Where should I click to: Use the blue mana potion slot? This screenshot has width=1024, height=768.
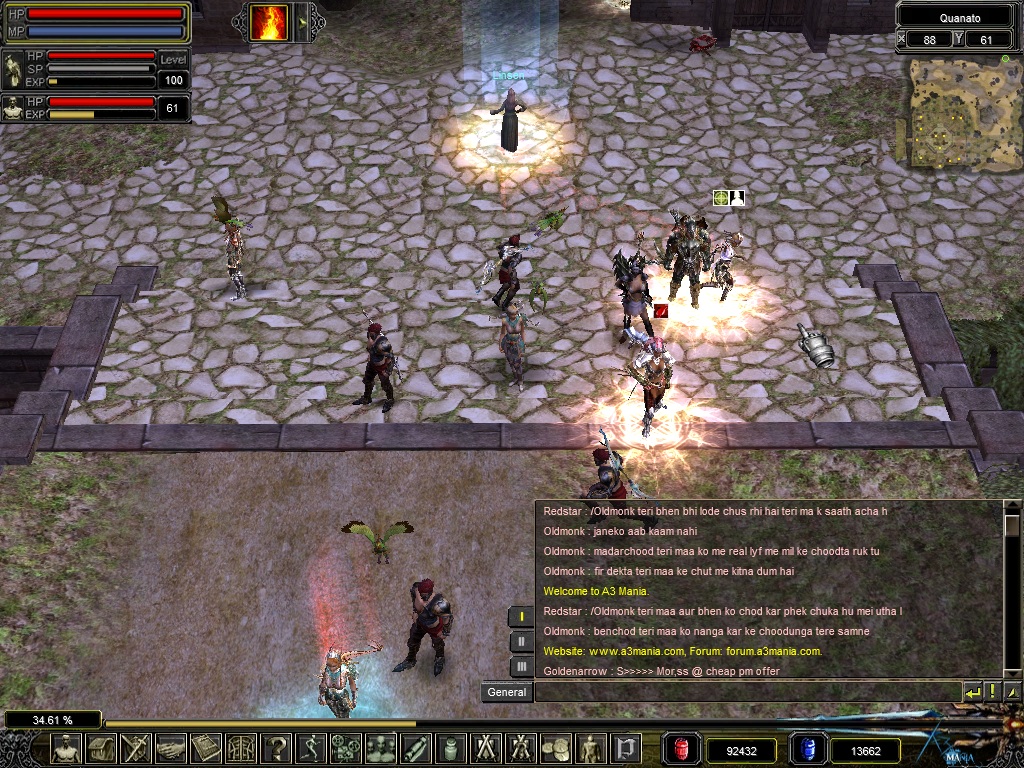pyautogui.click(x=807, y=749)
